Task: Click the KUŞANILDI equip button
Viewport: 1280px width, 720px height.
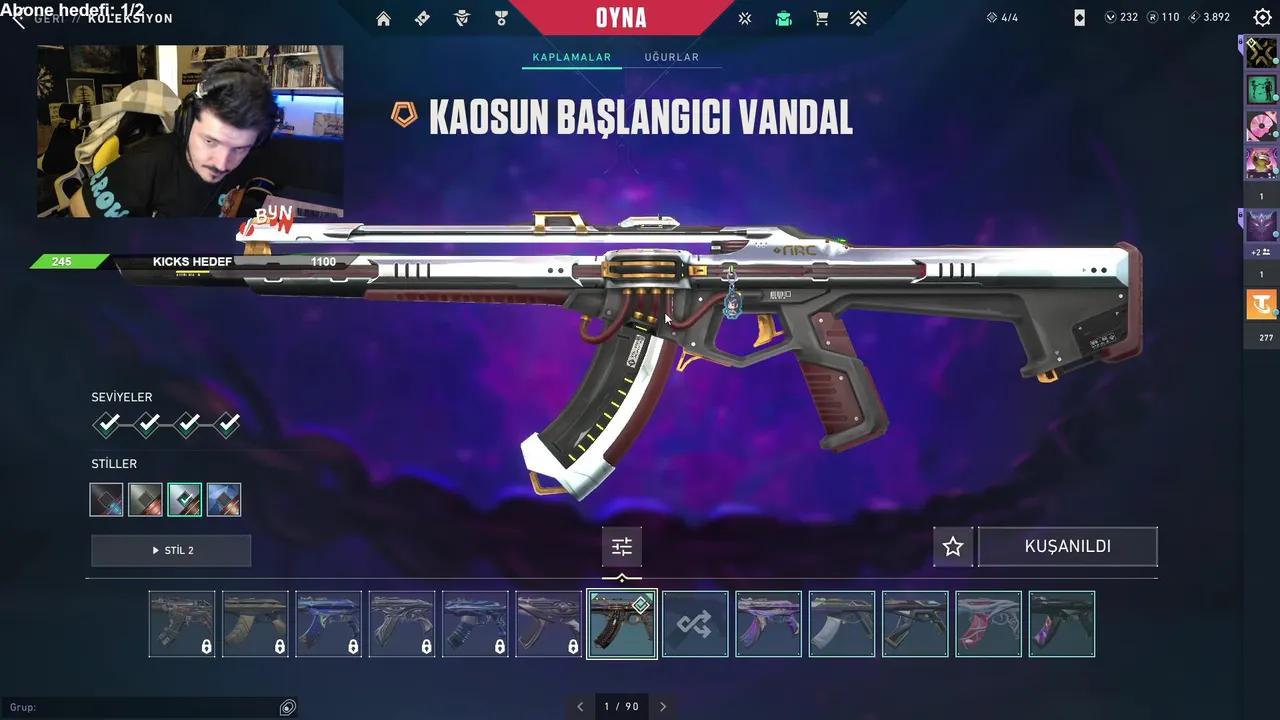Action: [x=1067, y=547]
